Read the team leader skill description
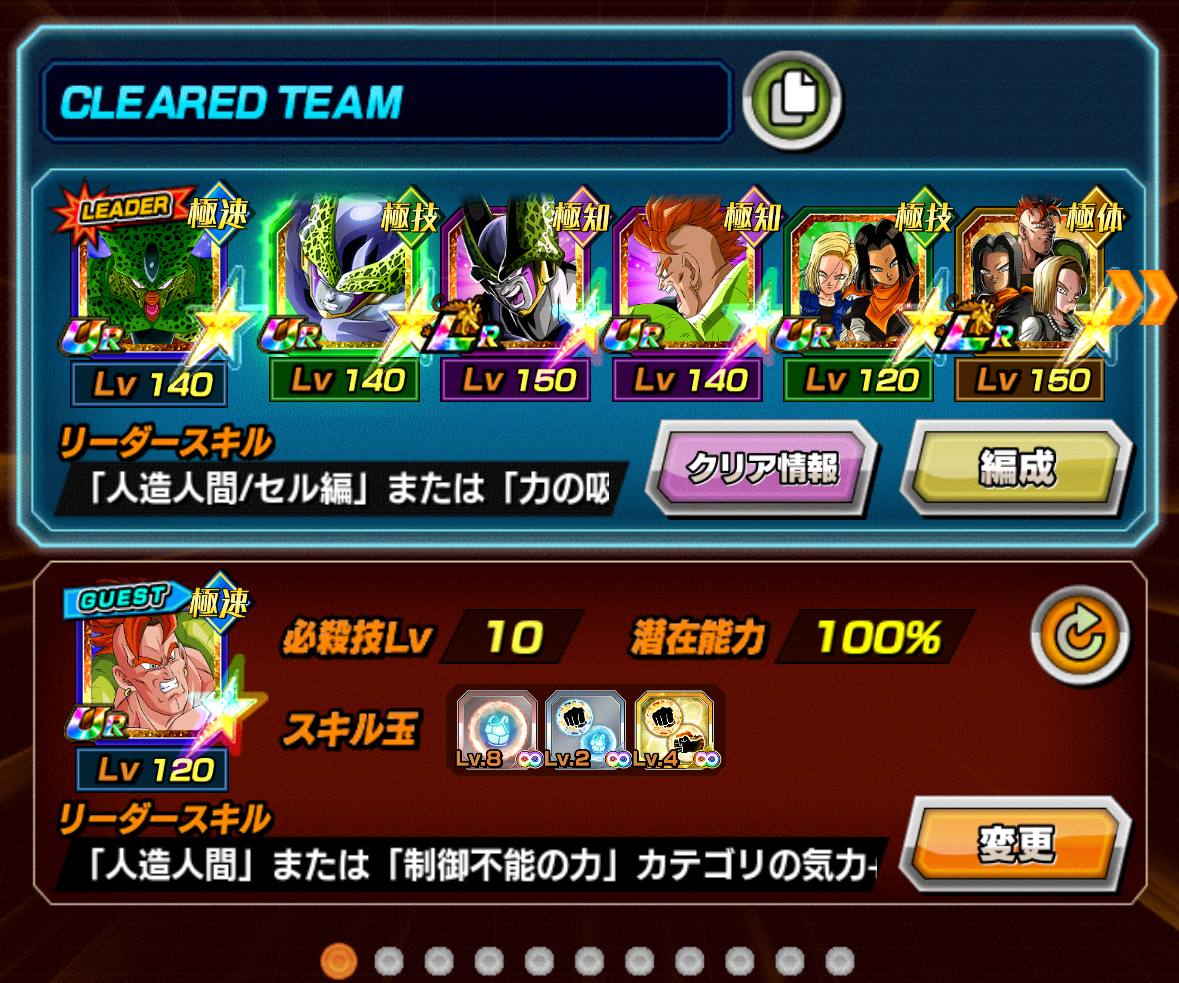 340,488
